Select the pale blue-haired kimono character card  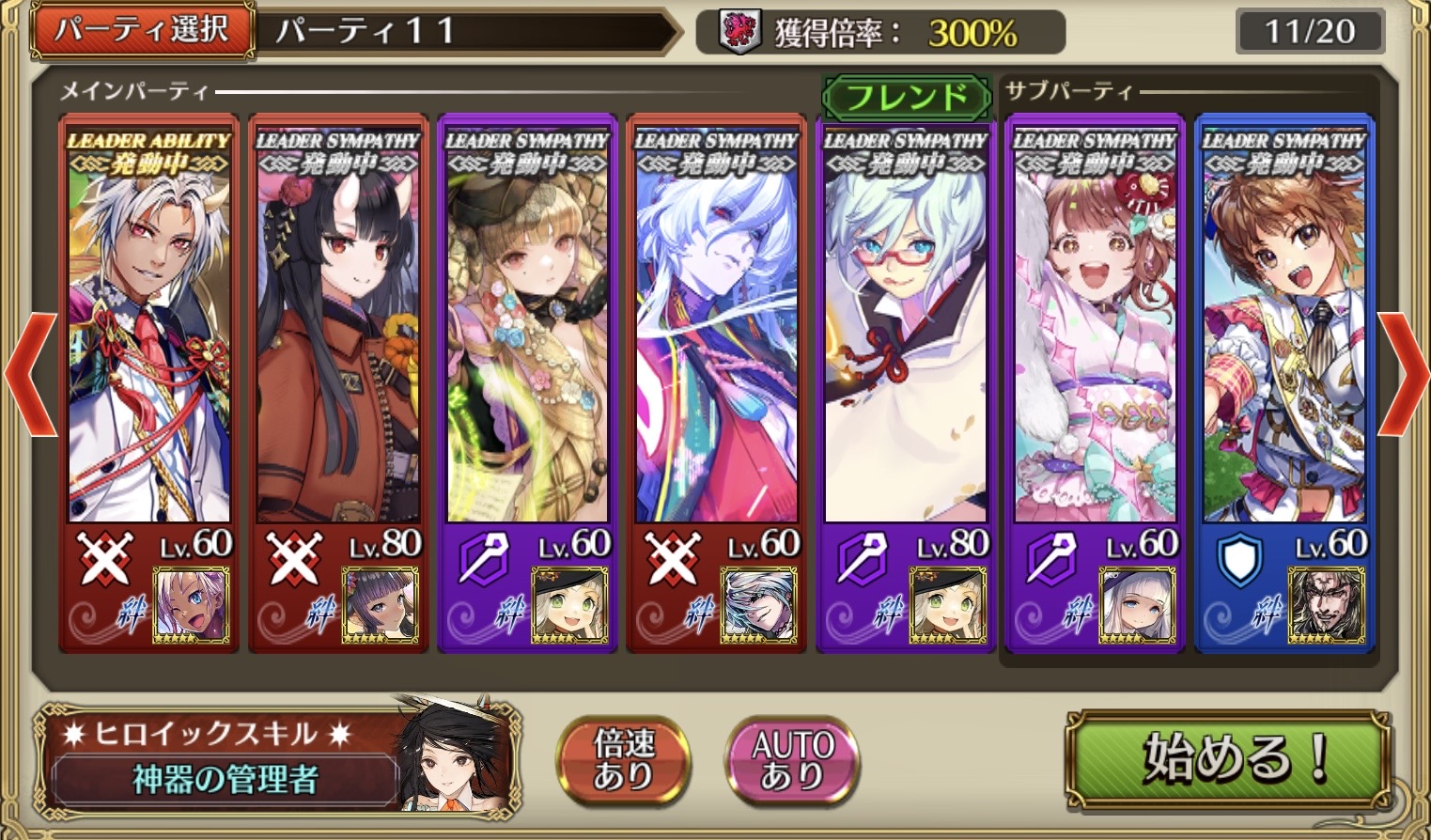pos(716,329)
